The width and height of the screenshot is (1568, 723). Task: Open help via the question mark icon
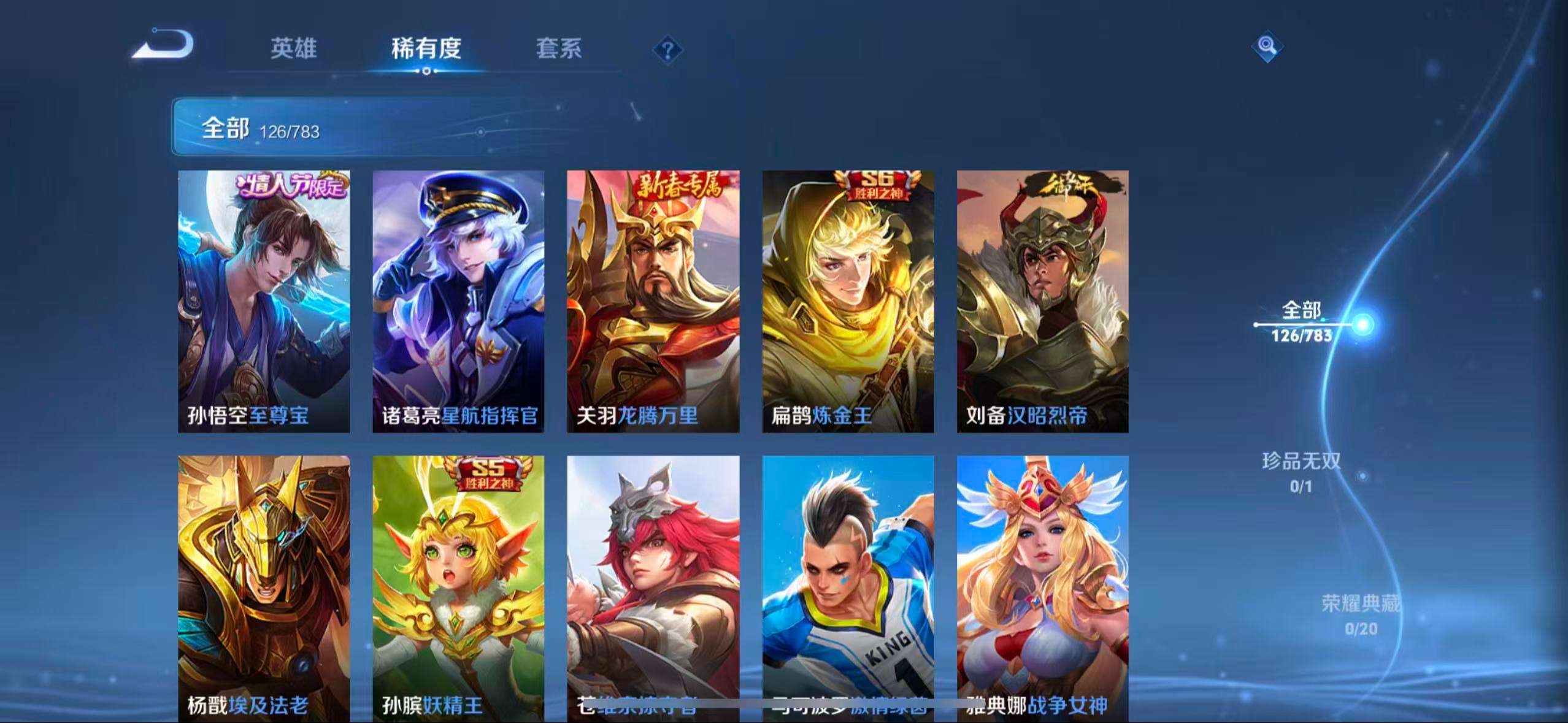(667, 49)
